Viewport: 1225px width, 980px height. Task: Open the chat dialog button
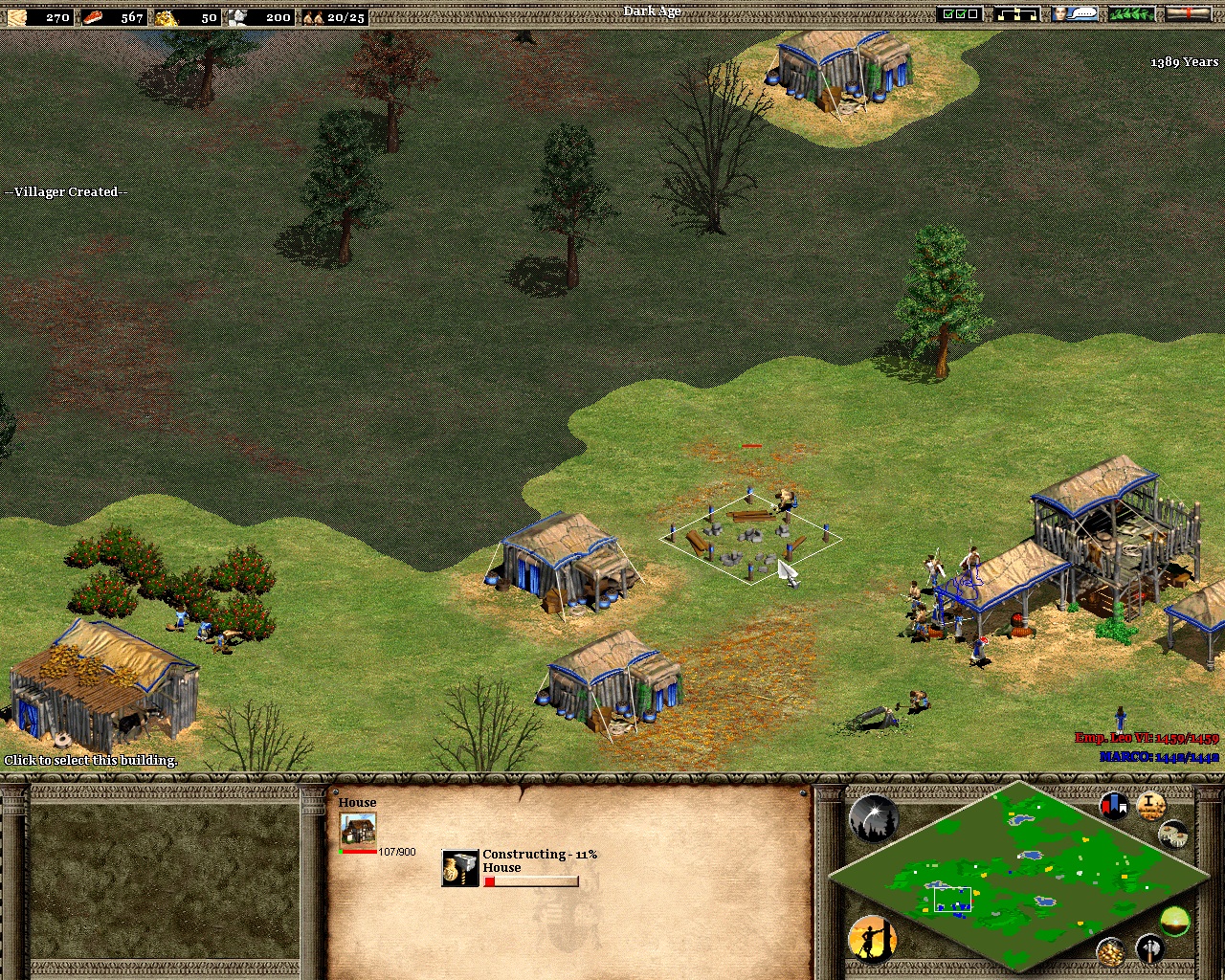1074,14
